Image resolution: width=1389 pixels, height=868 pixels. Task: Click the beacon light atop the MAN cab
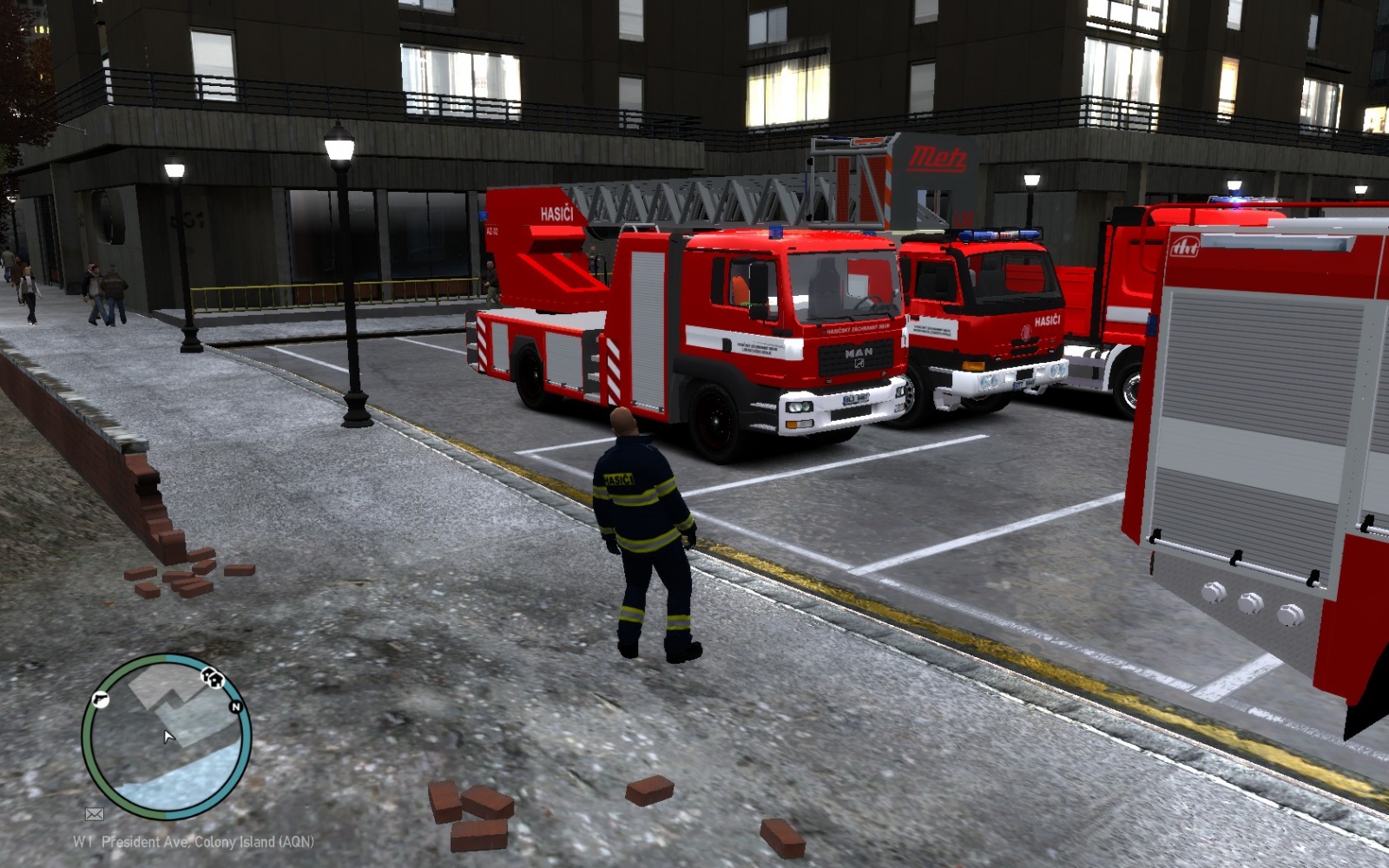click(776, 233)
